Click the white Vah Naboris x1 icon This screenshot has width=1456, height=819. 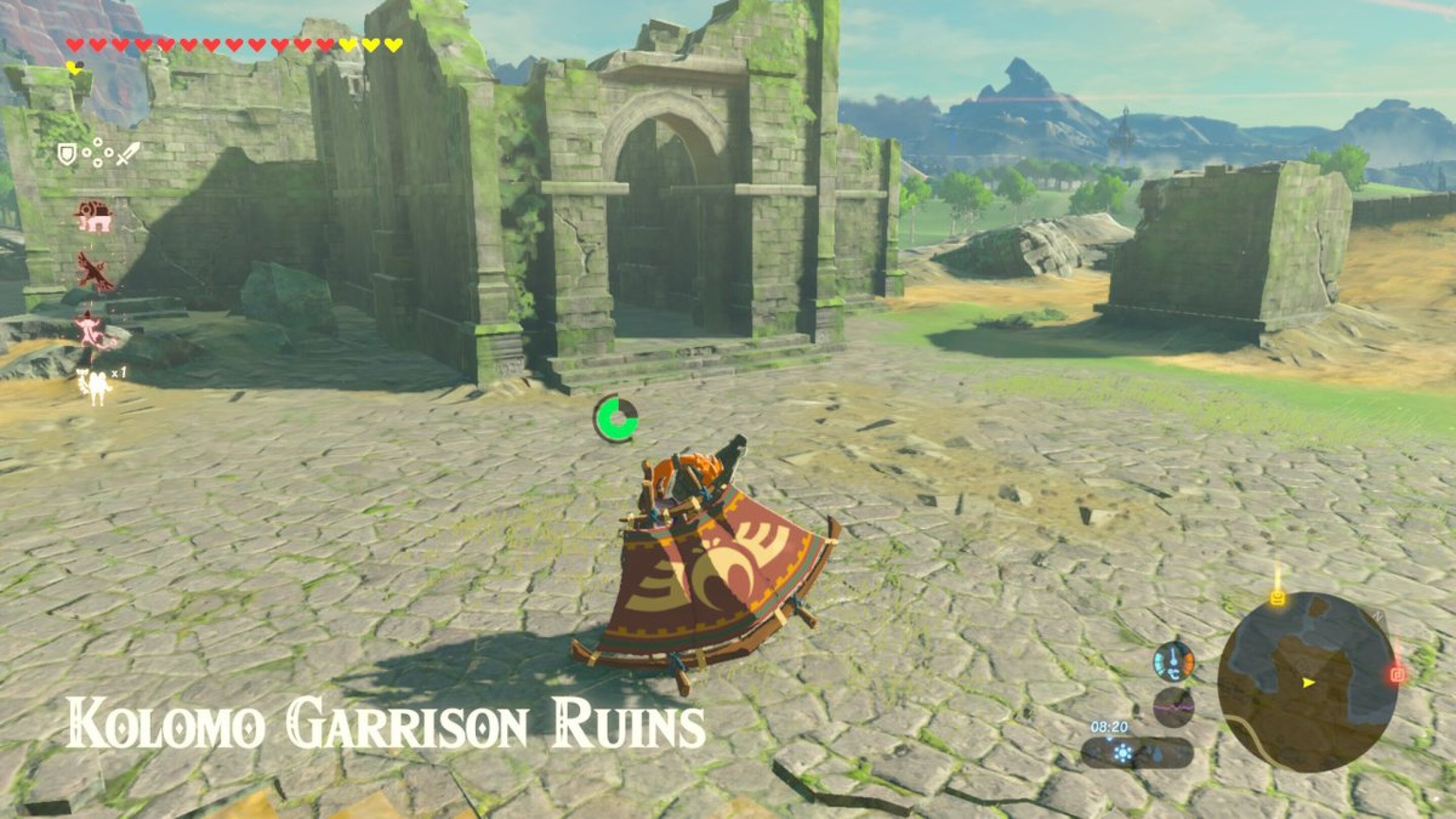(x=95, y=384)
